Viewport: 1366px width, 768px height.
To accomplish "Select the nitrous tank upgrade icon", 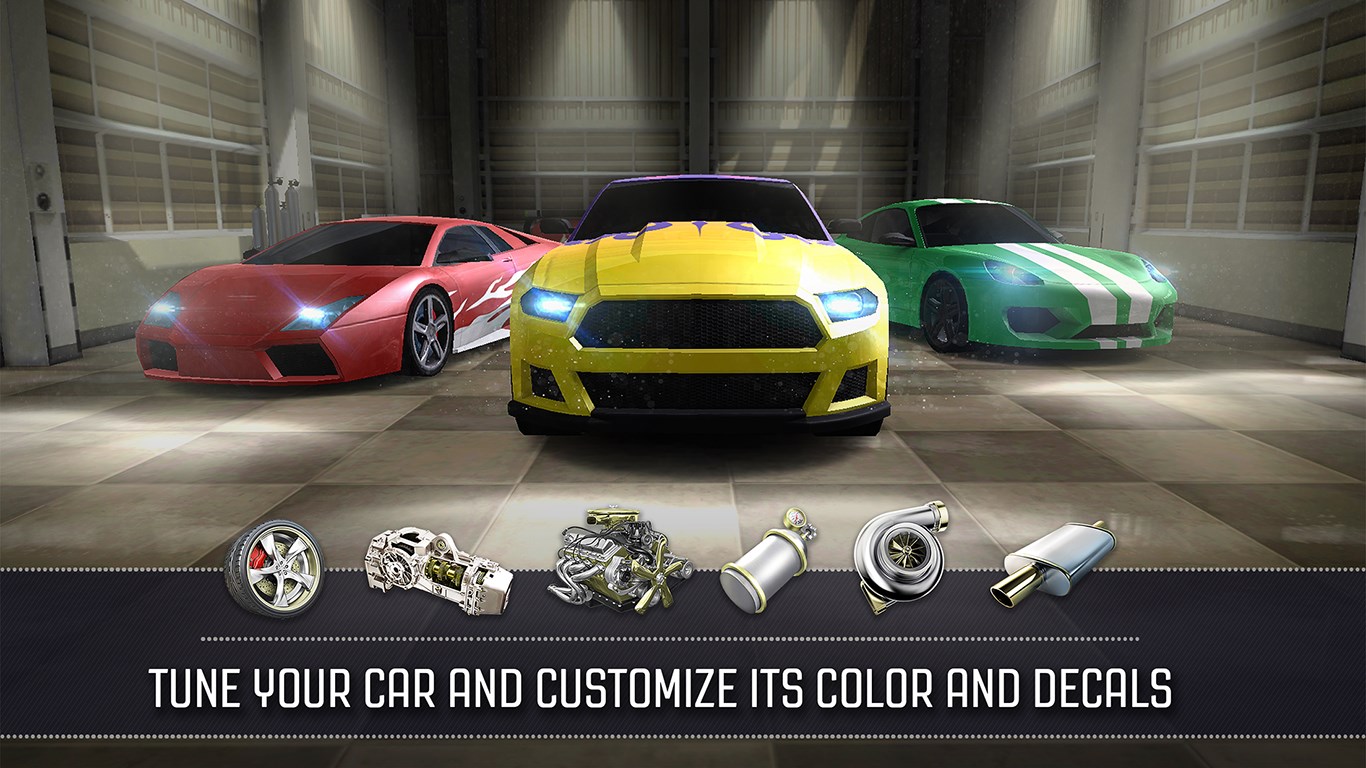I will coord(768,560).
